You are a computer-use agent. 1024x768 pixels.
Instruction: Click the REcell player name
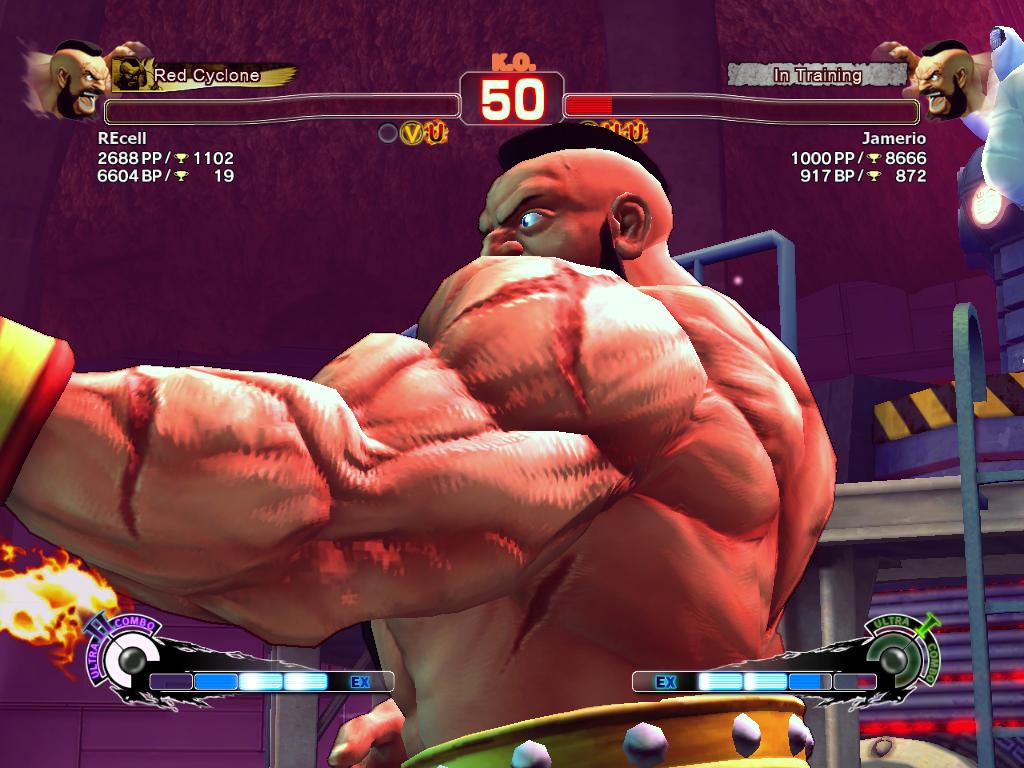click(122, 138)
